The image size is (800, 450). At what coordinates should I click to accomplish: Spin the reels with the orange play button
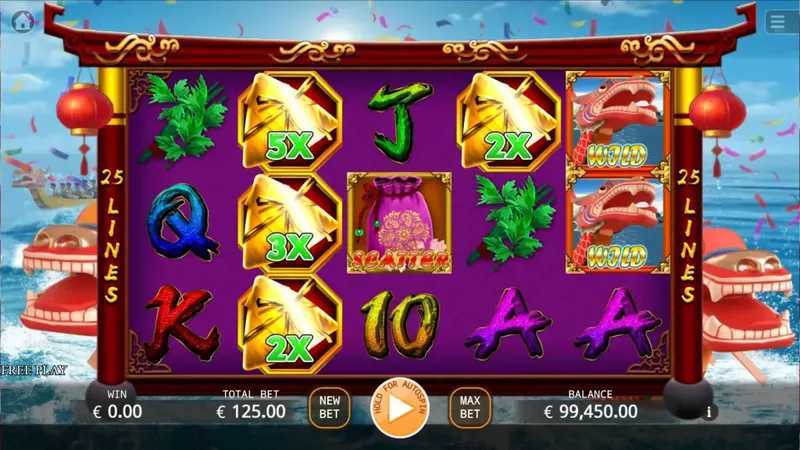click(399, 408)
